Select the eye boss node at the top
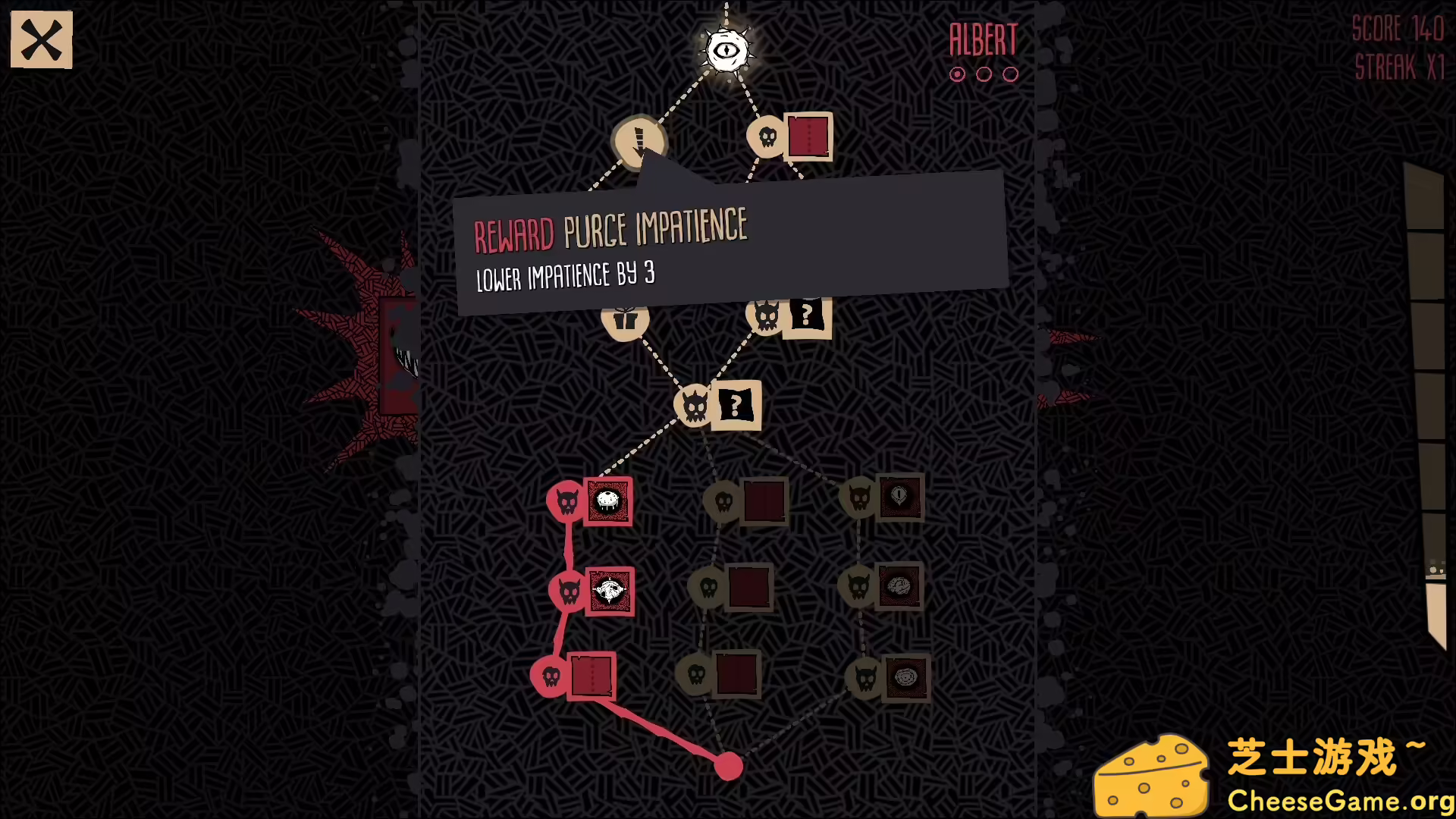Image resolution: width=1456 pixels, height=819 pixels. point(726,49)
